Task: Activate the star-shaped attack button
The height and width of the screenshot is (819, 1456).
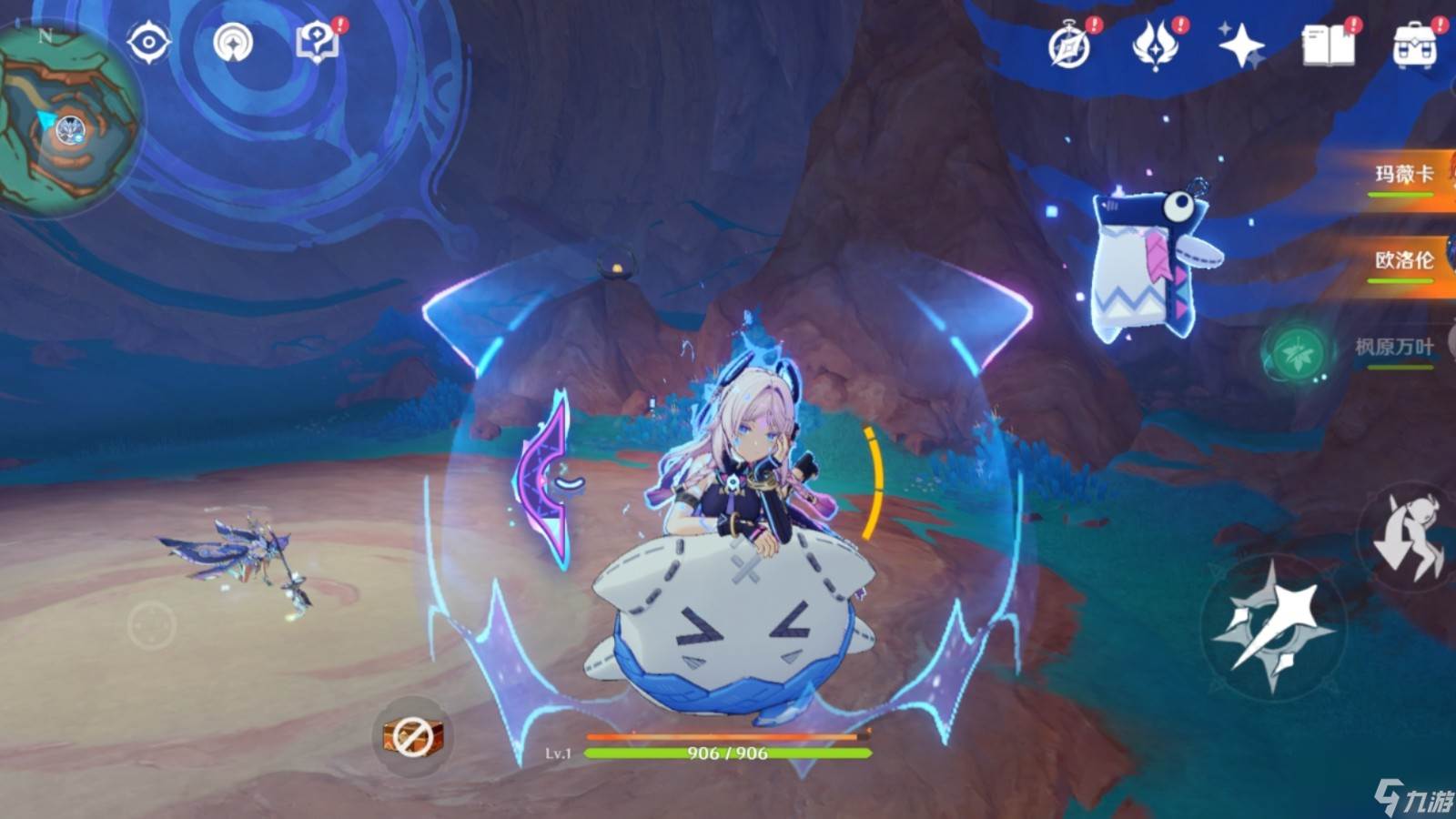Action: coord(1274,626)
